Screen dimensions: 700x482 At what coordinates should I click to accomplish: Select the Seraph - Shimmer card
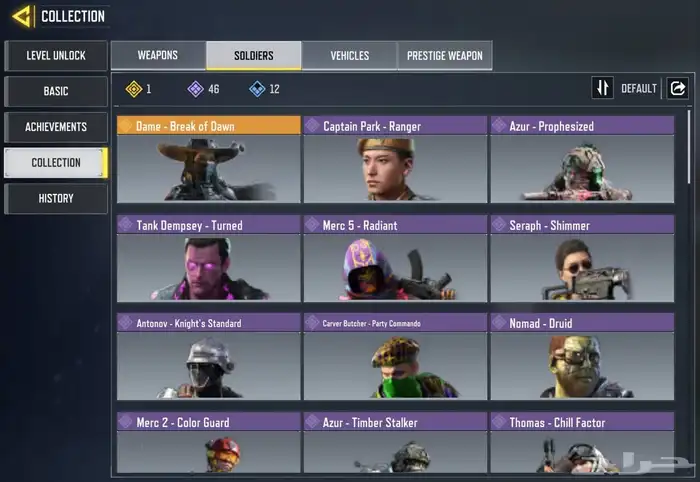coord(582,258)
